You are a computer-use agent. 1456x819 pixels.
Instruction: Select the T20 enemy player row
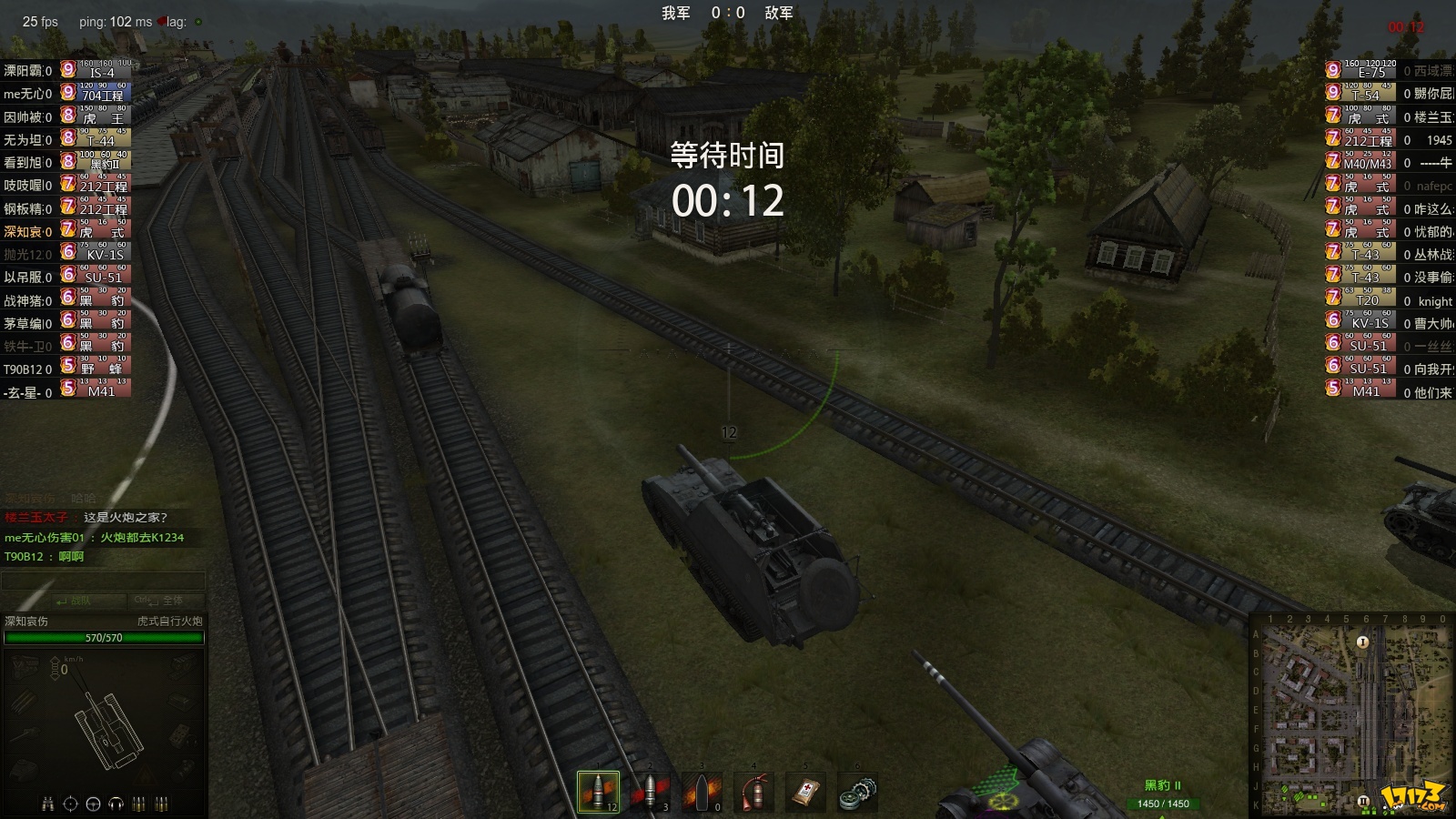pos(1389,299)
